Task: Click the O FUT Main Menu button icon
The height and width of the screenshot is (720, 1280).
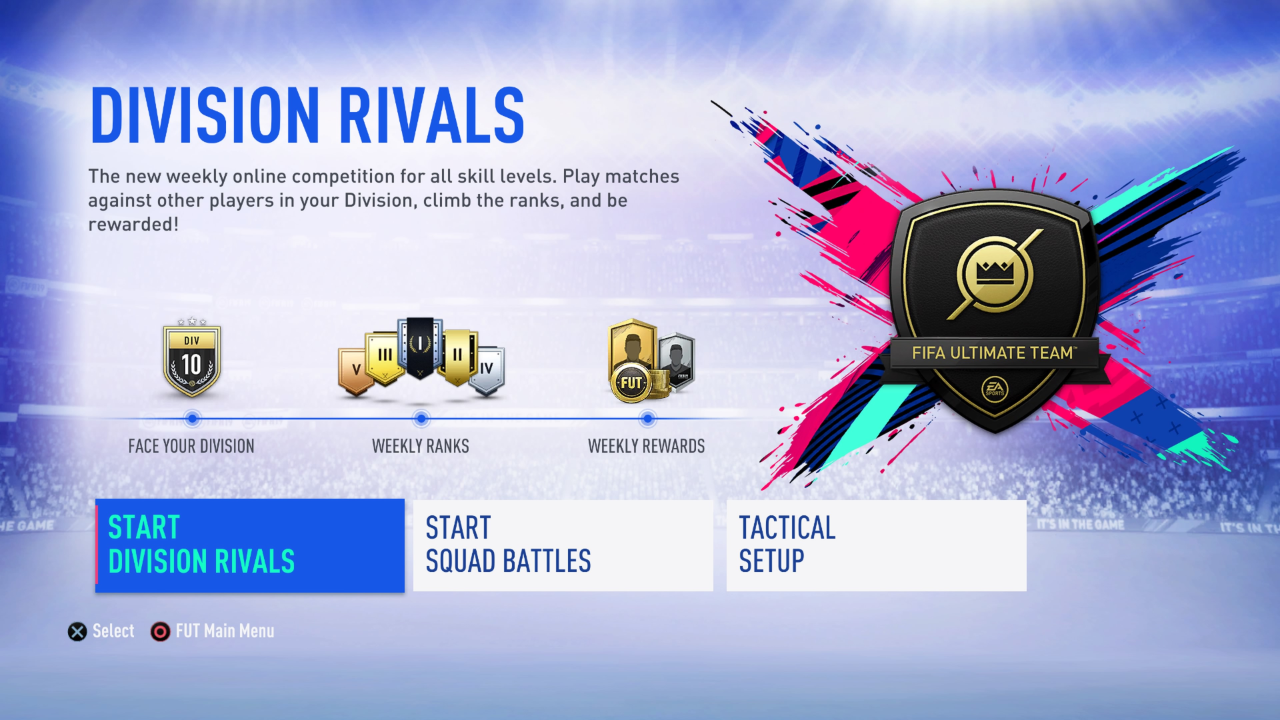Action: (160, 631)
